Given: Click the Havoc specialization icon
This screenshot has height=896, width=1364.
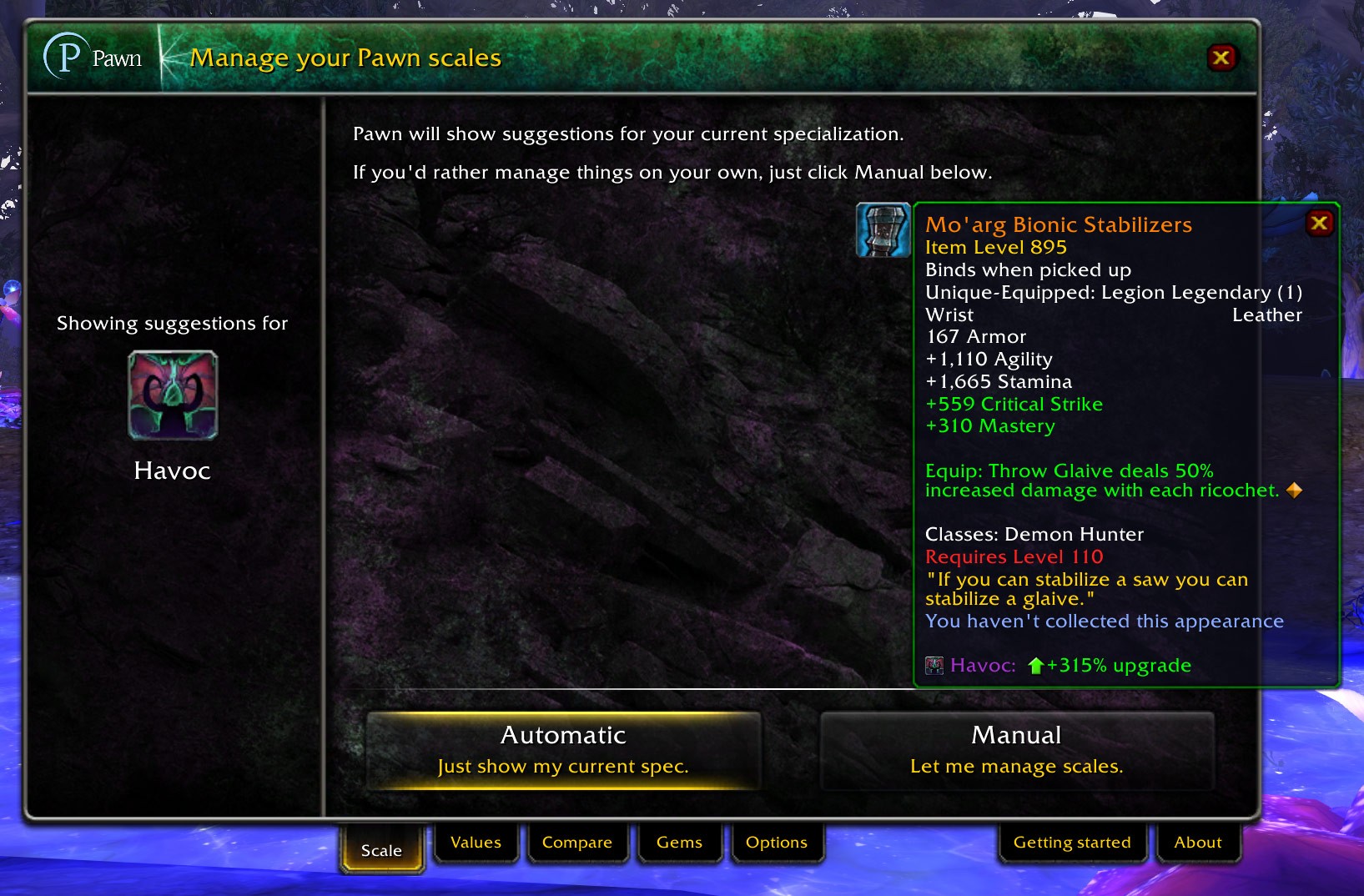Looking at the screenshot, I should [173, 395].
